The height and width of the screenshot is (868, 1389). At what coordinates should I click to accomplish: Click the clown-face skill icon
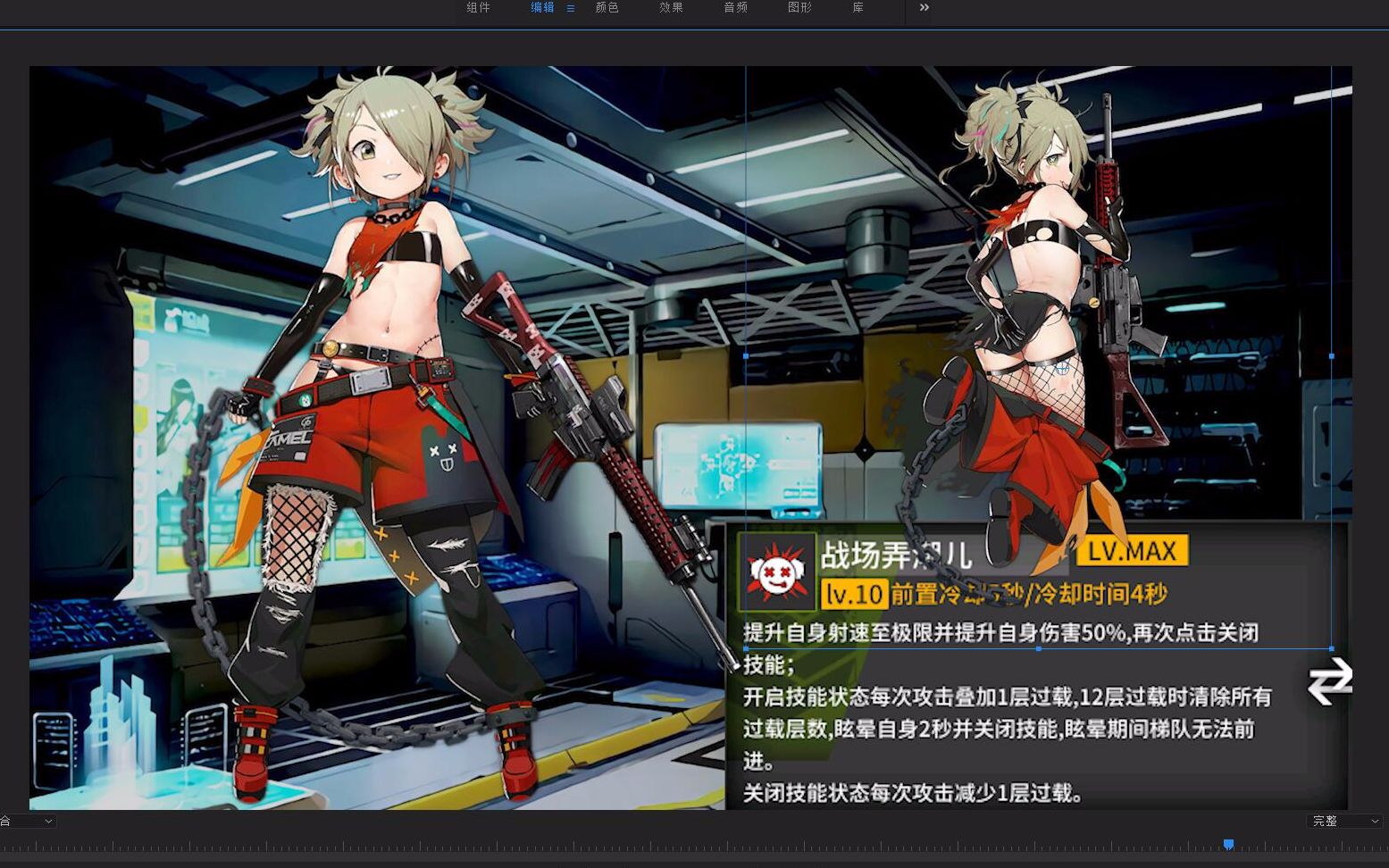[776, 572]
